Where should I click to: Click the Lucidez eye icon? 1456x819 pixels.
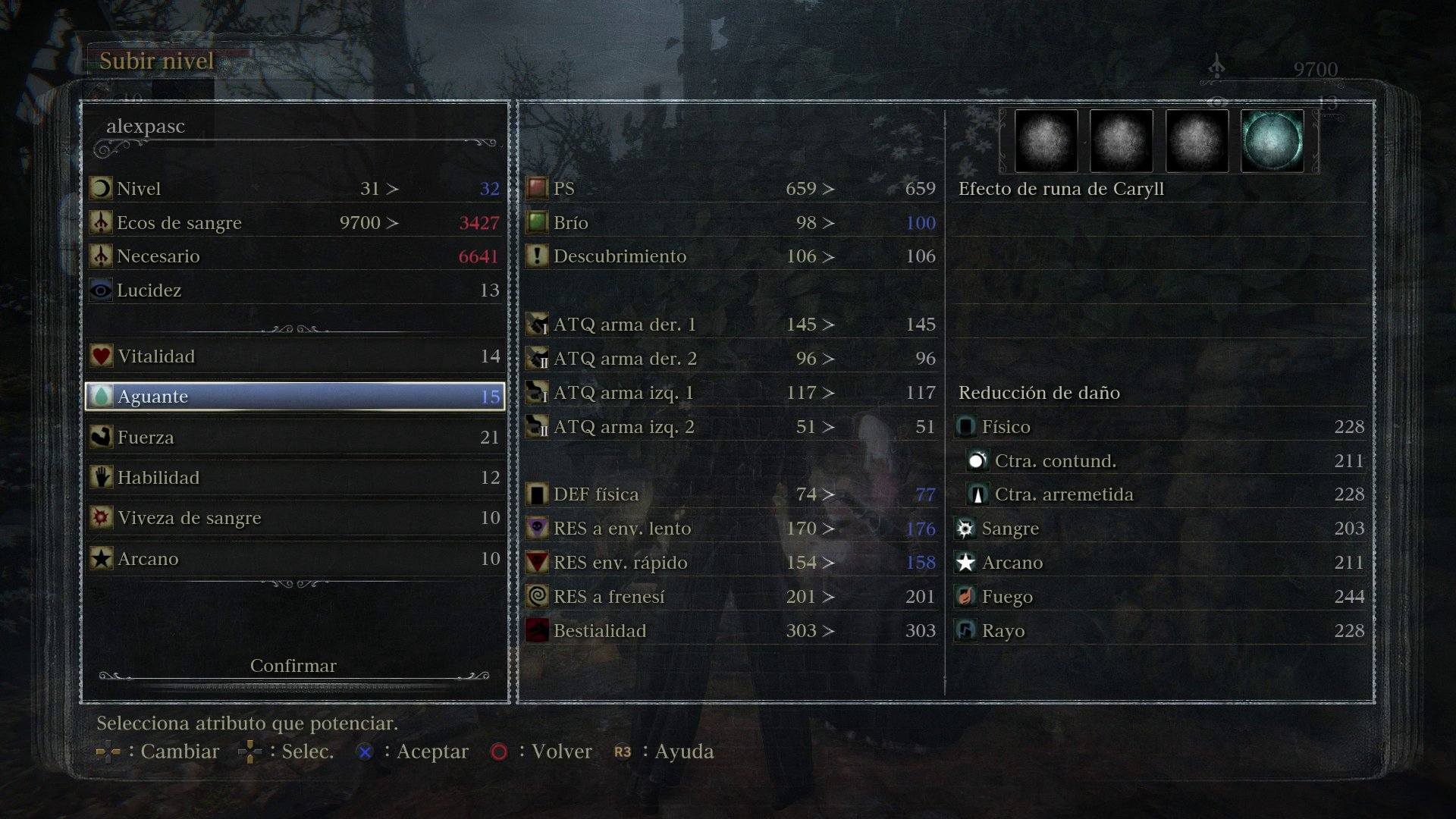coord(101,290)
